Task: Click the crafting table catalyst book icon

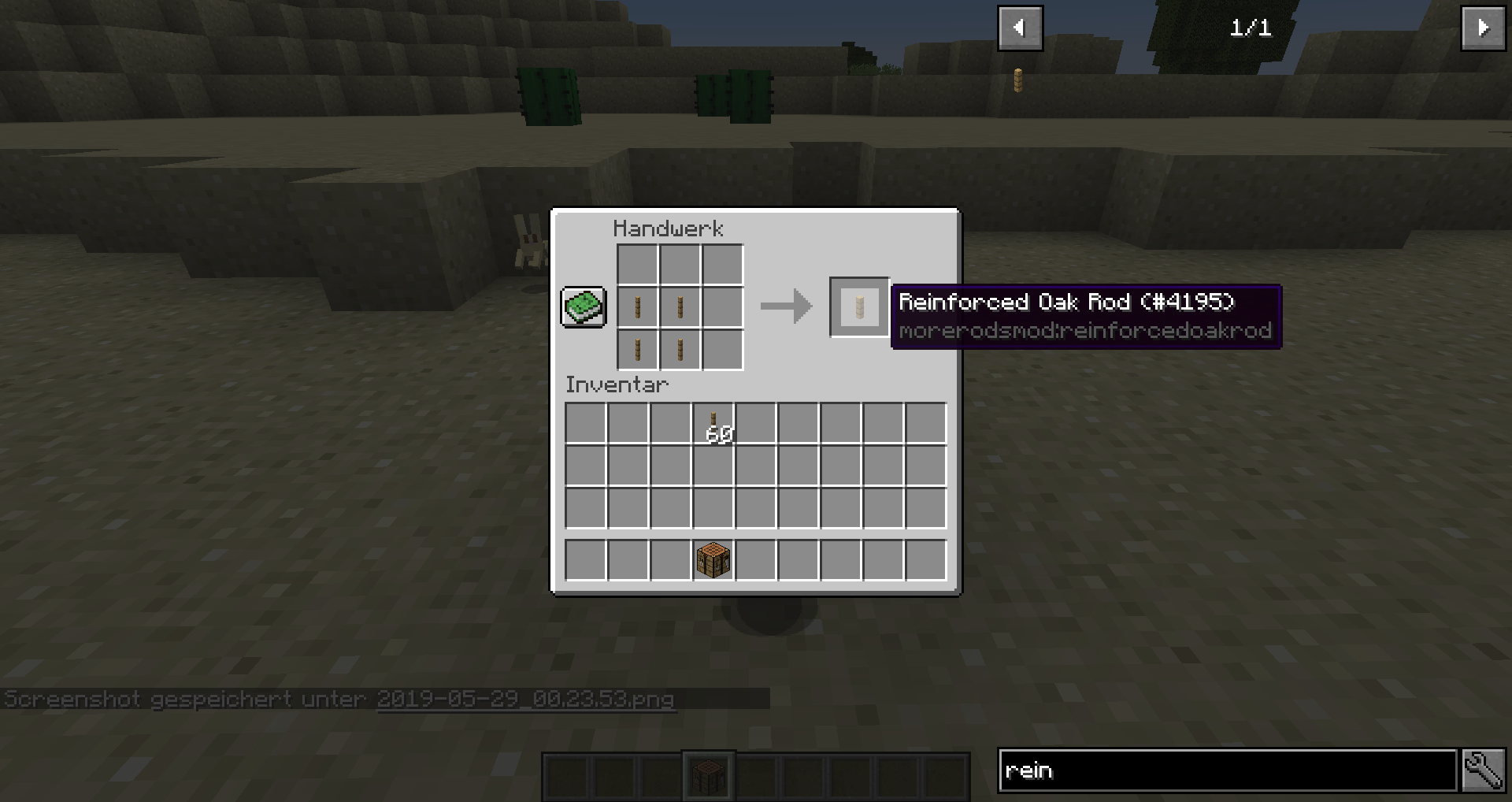Action: [x=583, y=306]
